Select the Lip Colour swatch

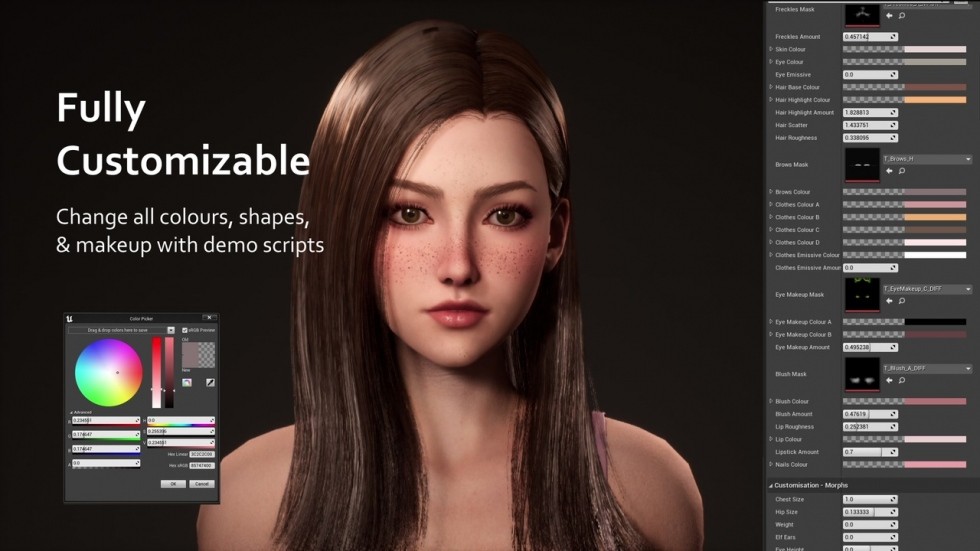point(935,439)
